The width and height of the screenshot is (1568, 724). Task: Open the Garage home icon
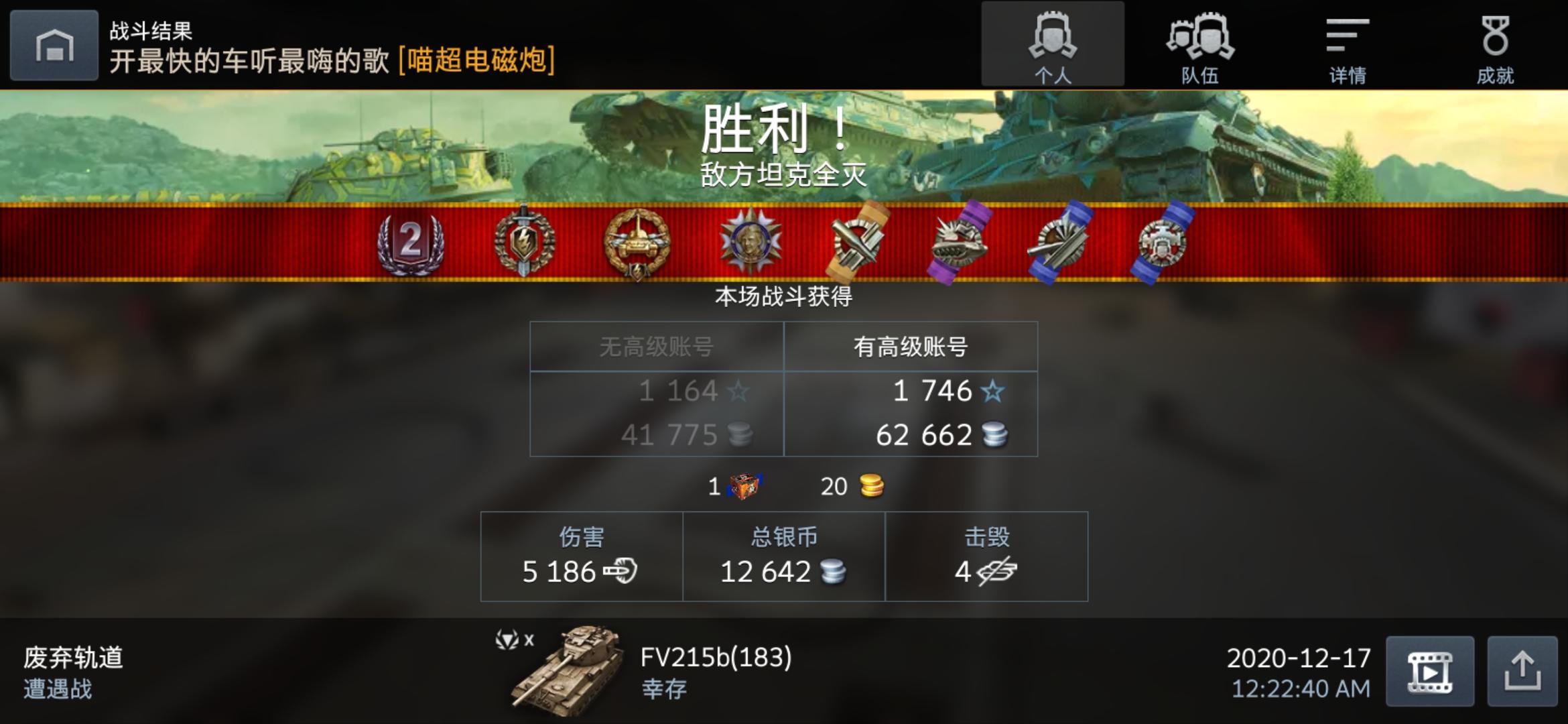[54, 46]
